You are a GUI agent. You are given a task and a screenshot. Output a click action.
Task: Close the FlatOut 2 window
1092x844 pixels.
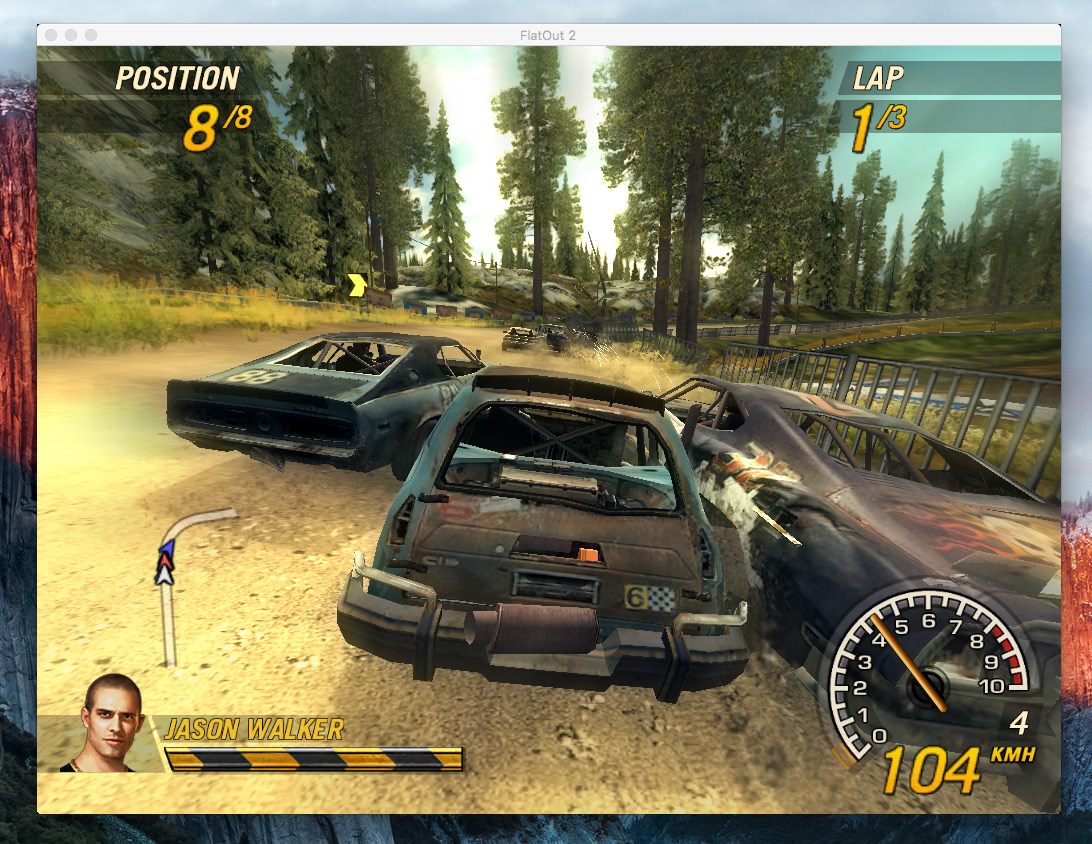pos(52,35)
